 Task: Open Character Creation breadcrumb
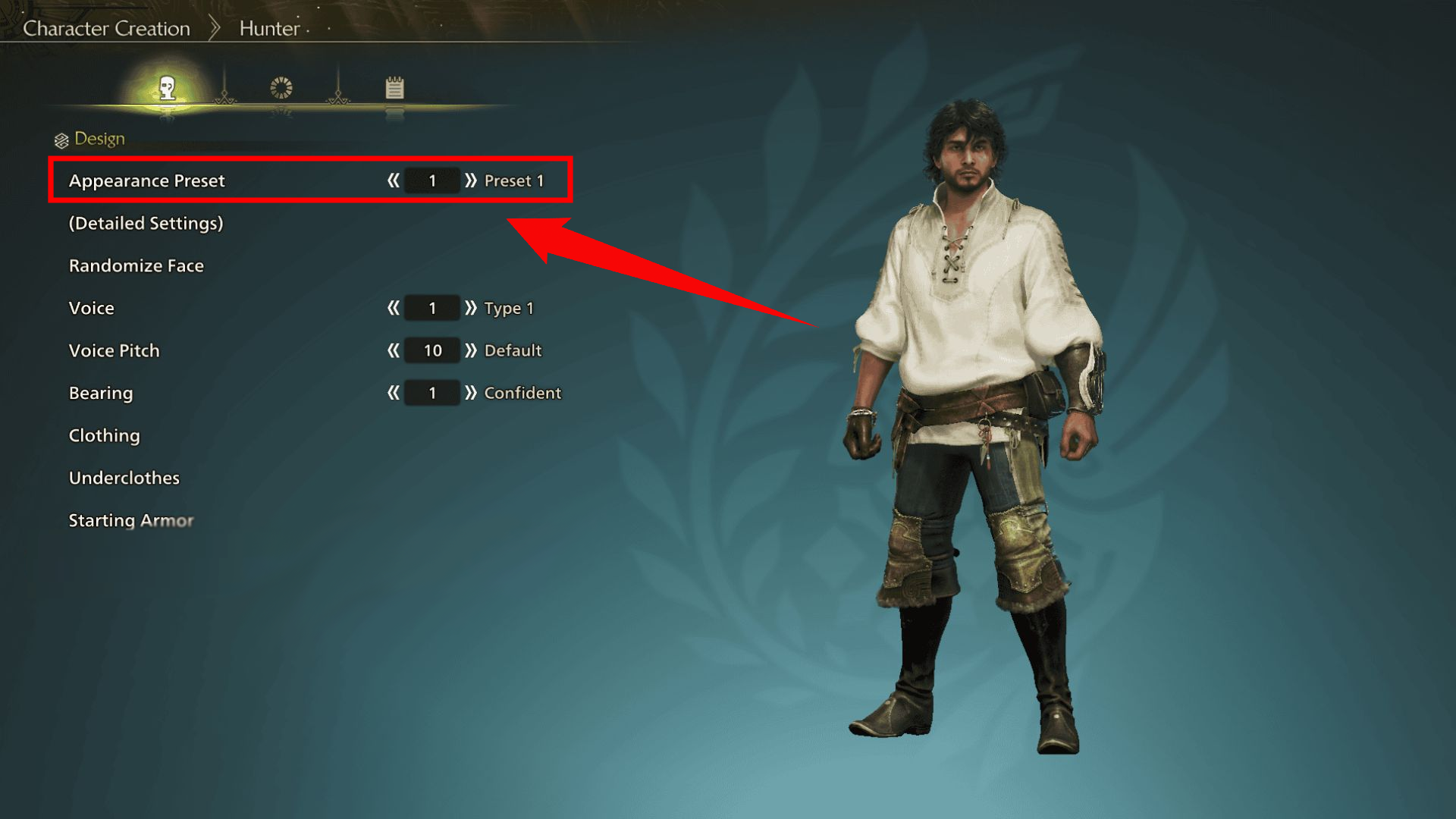point(106,28)
